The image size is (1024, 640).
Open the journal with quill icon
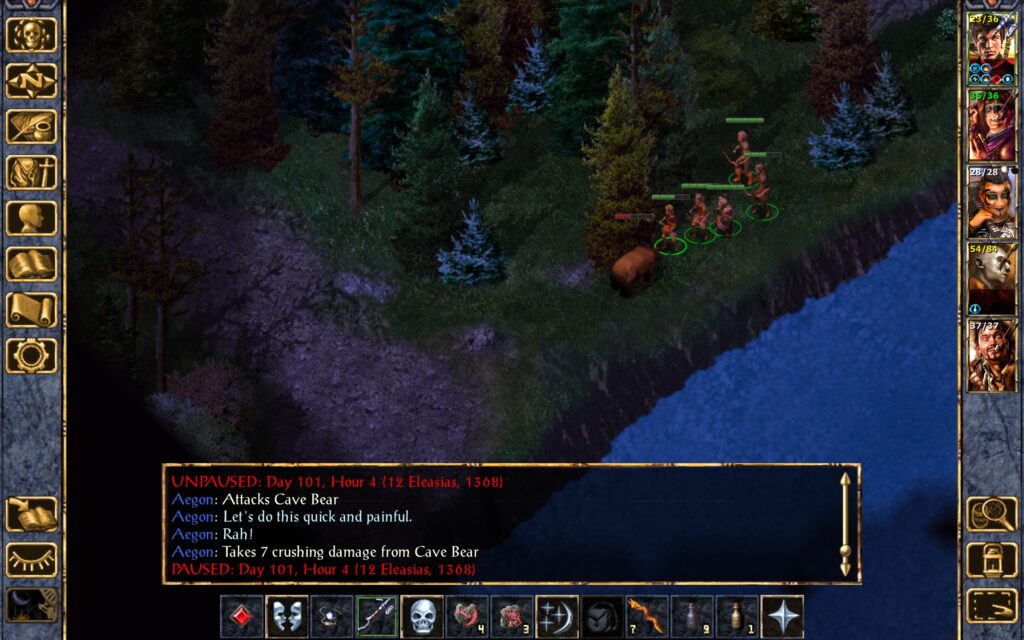[32, 127]
